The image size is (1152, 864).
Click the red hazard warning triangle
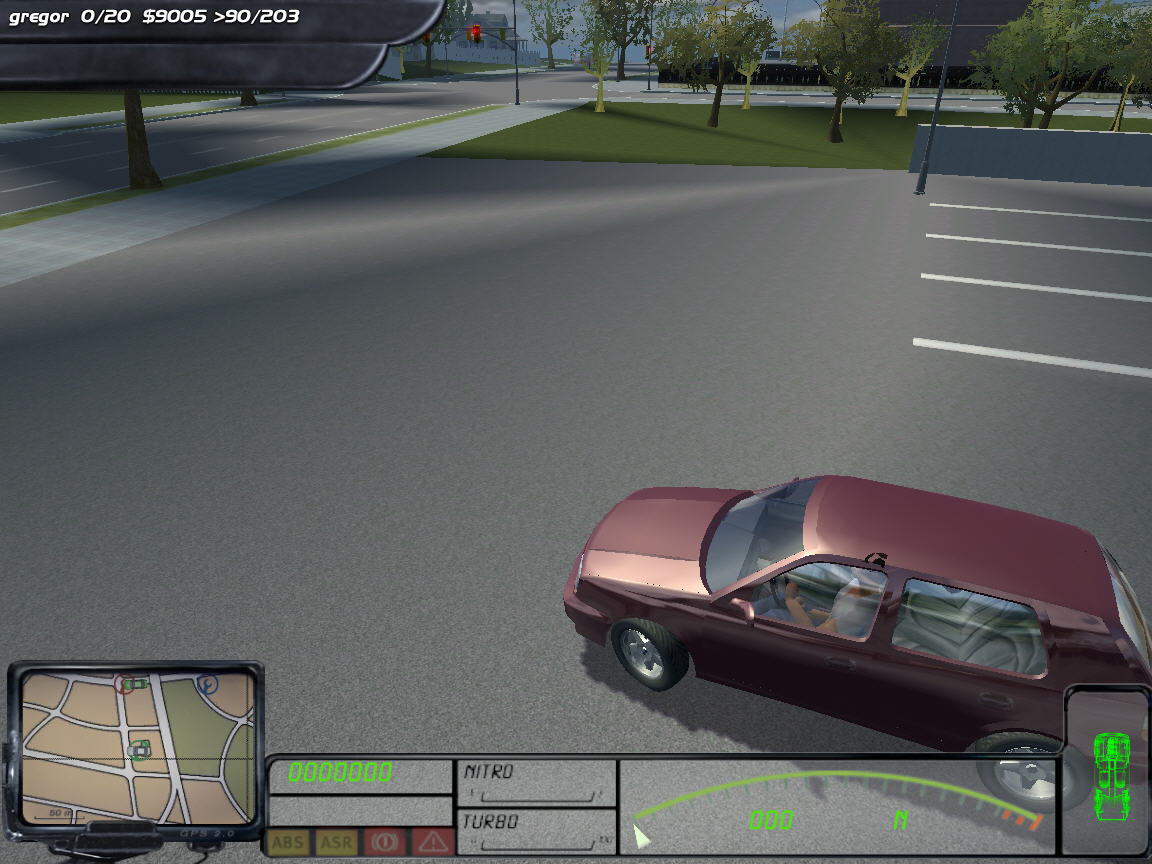(433, 842)
